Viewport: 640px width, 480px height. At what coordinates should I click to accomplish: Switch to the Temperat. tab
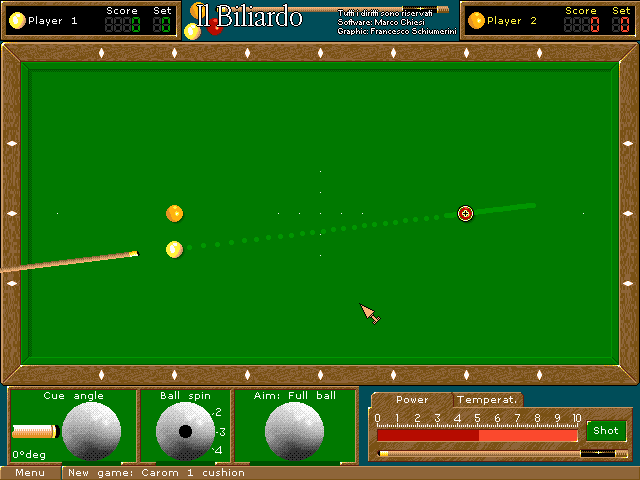[487, 400]
